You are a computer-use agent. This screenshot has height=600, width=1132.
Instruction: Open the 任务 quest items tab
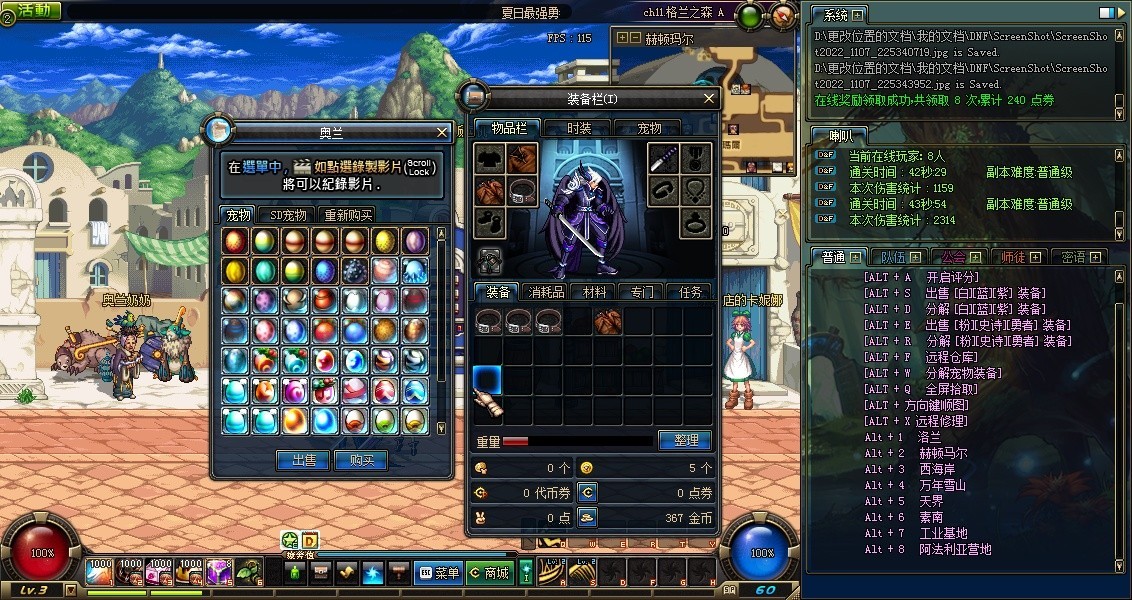691,292
